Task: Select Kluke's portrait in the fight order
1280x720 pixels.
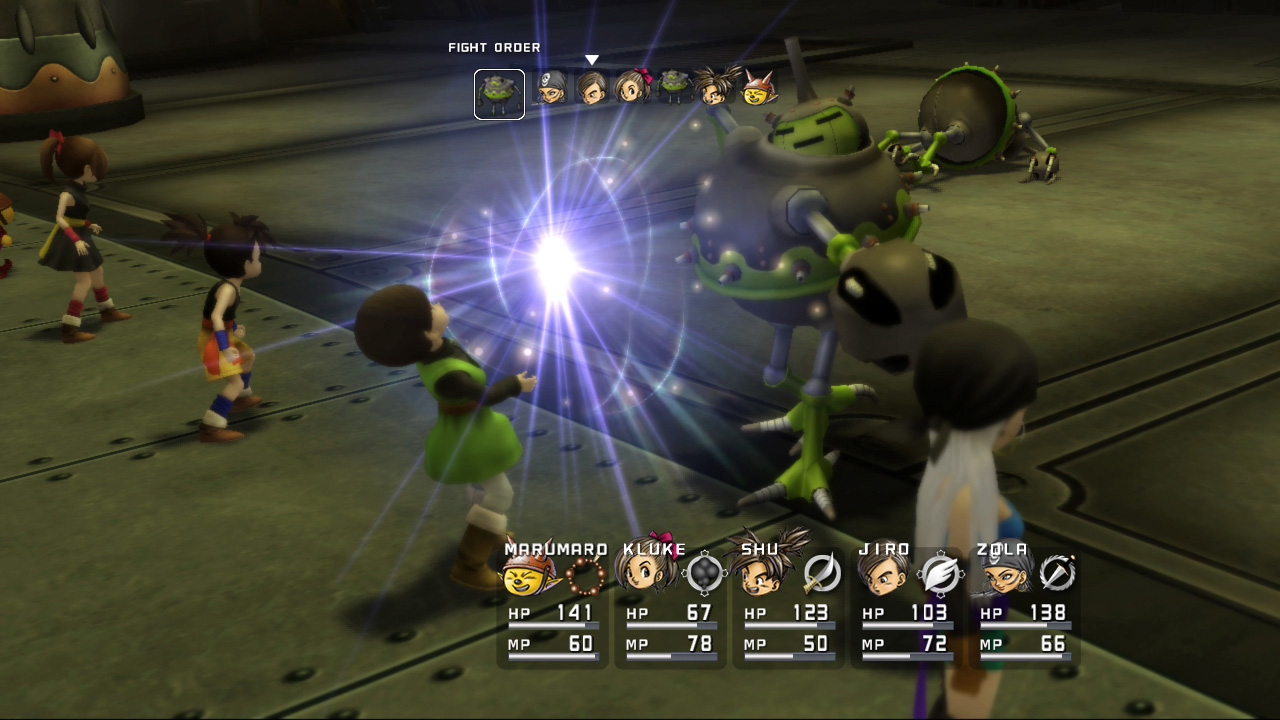Action: (x=632, y=88)
